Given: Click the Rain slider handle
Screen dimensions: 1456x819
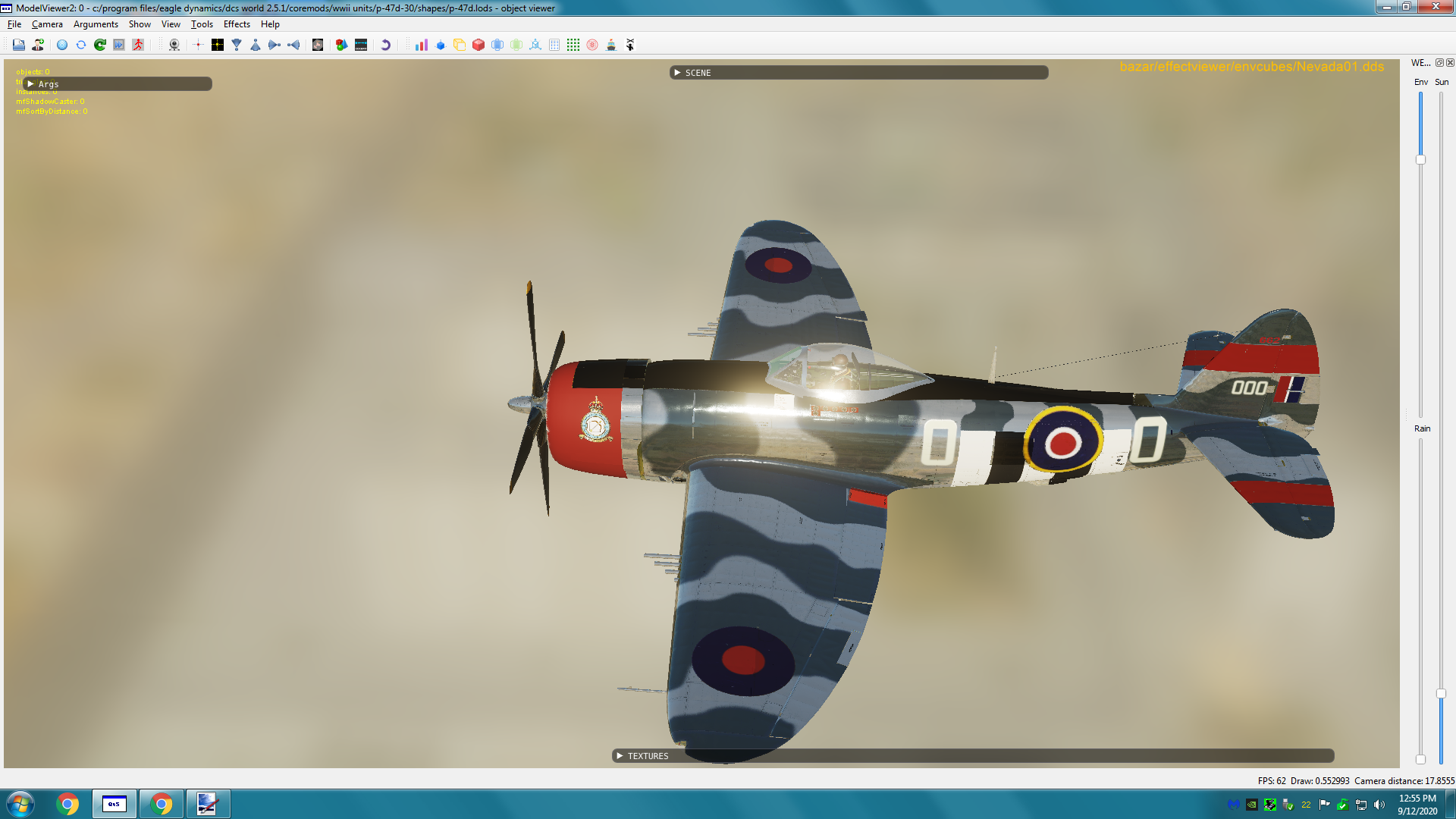Looking at the screenshot, I should click(1420, 759).
